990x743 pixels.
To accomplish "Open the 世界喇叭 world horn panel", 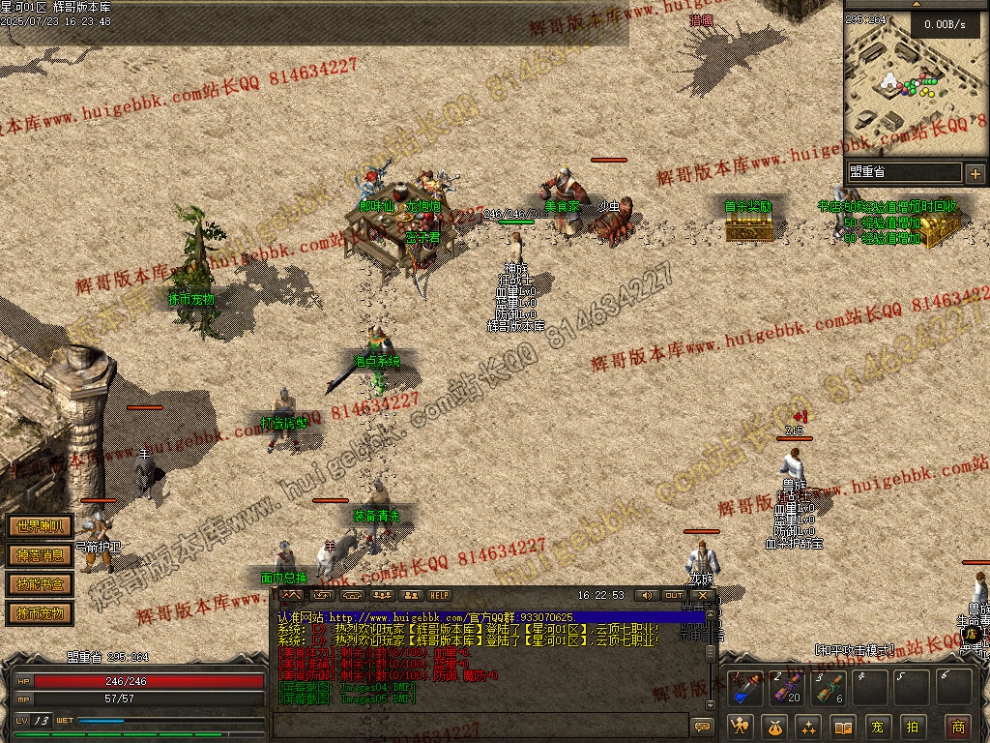I will coord(41,526).
